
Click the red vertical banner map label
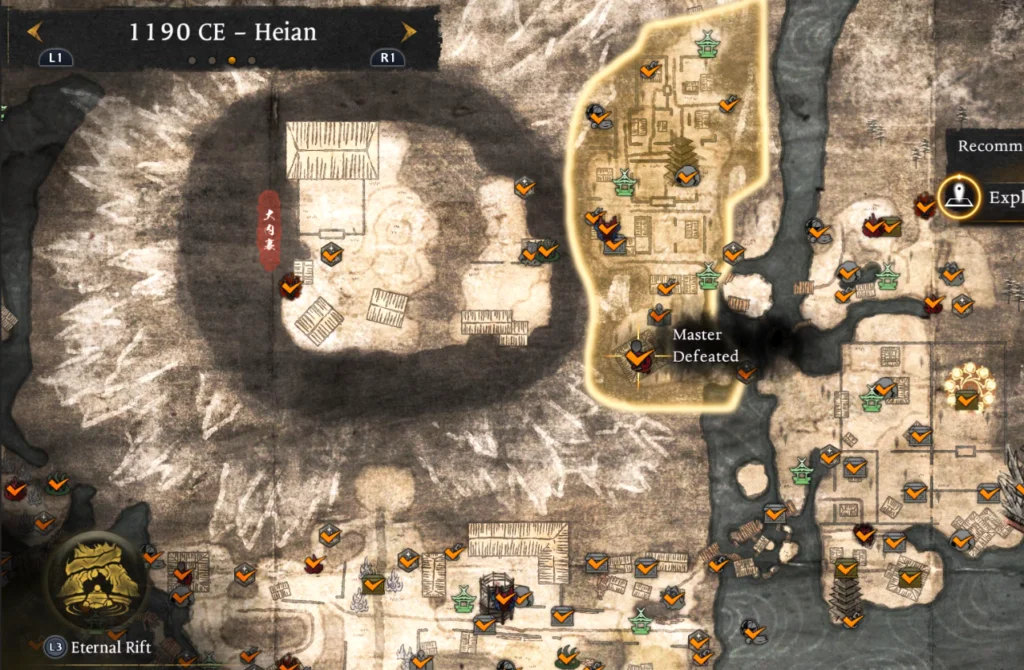coord(269,231)
